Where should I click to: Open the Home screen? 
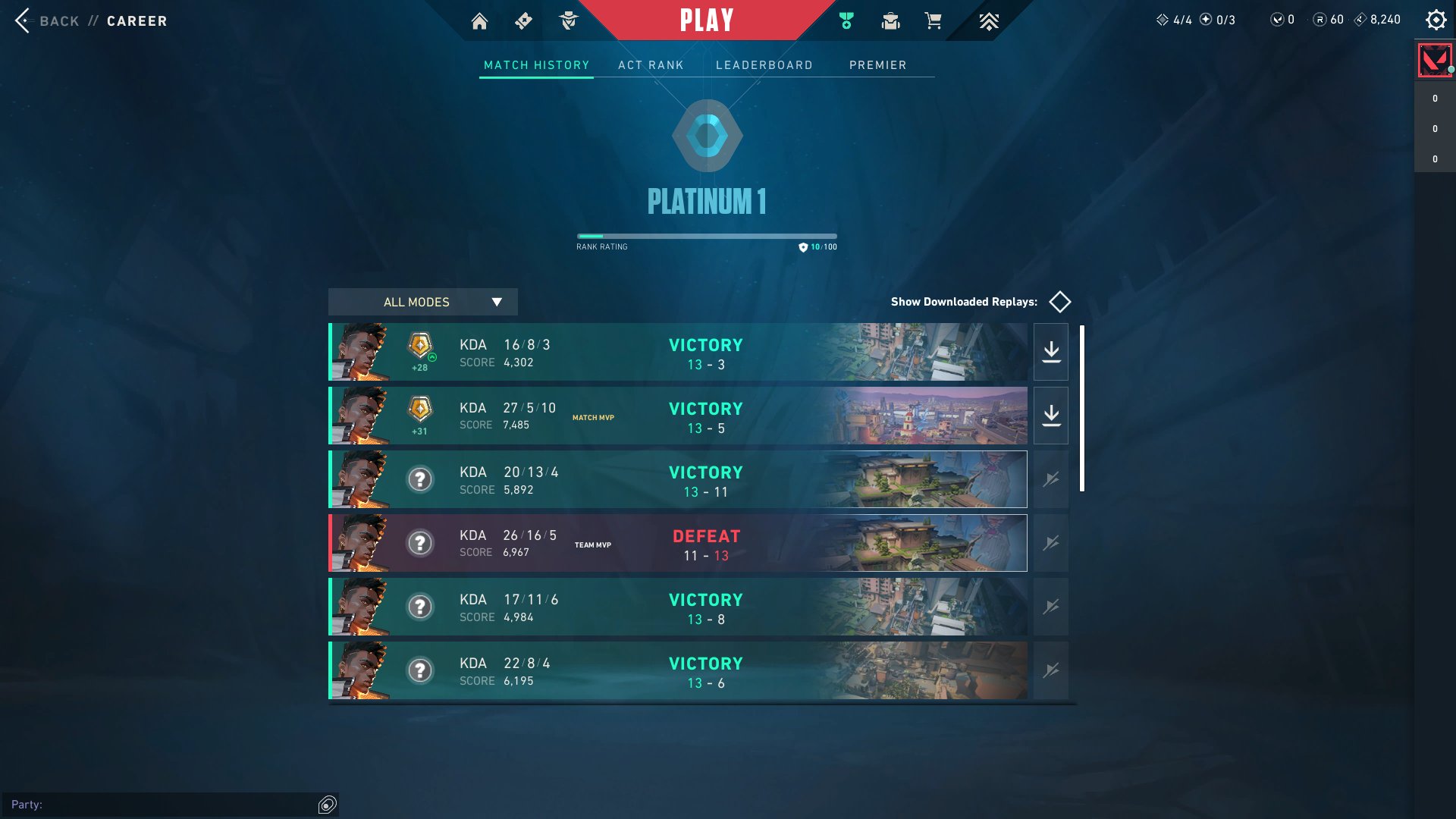click(479, 20)
